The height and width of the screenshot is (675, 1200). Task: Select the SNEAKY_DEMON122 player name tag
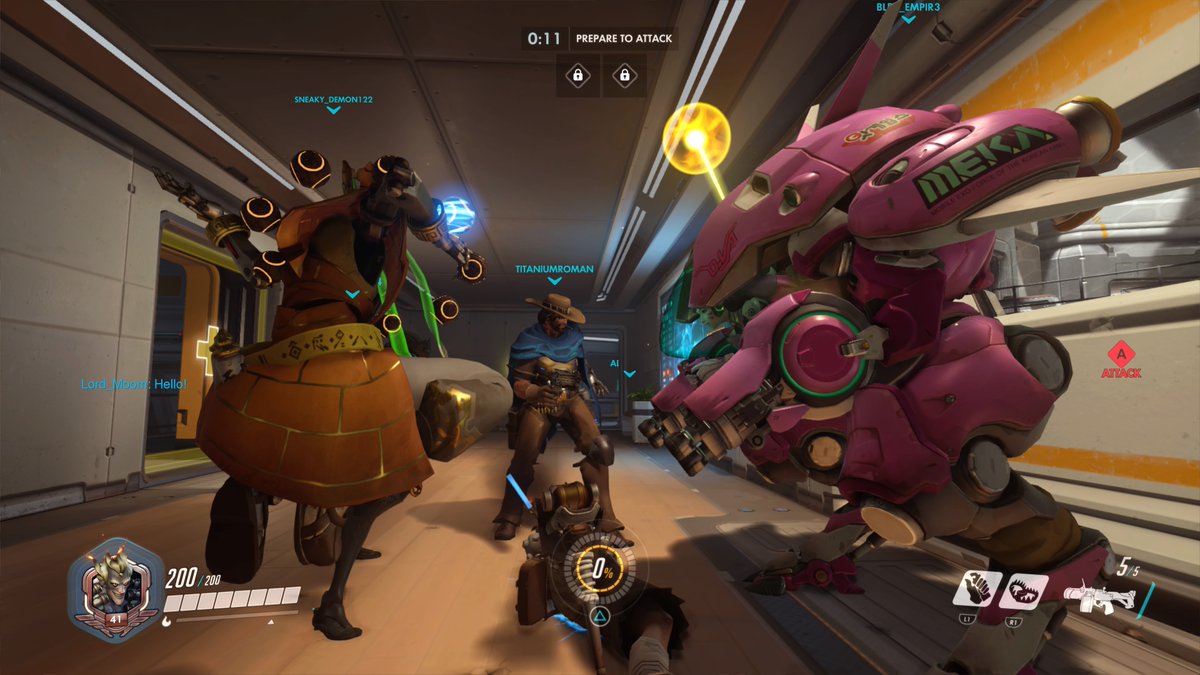[x=333, y=100]
